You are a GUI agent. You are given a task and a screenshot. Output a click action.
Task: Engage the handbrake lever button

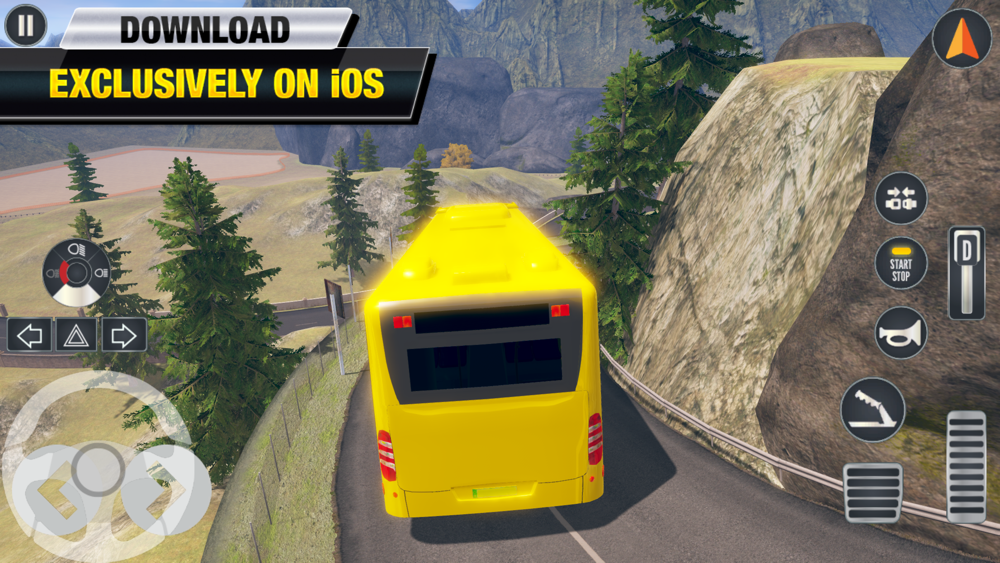(x=873, y=409)
